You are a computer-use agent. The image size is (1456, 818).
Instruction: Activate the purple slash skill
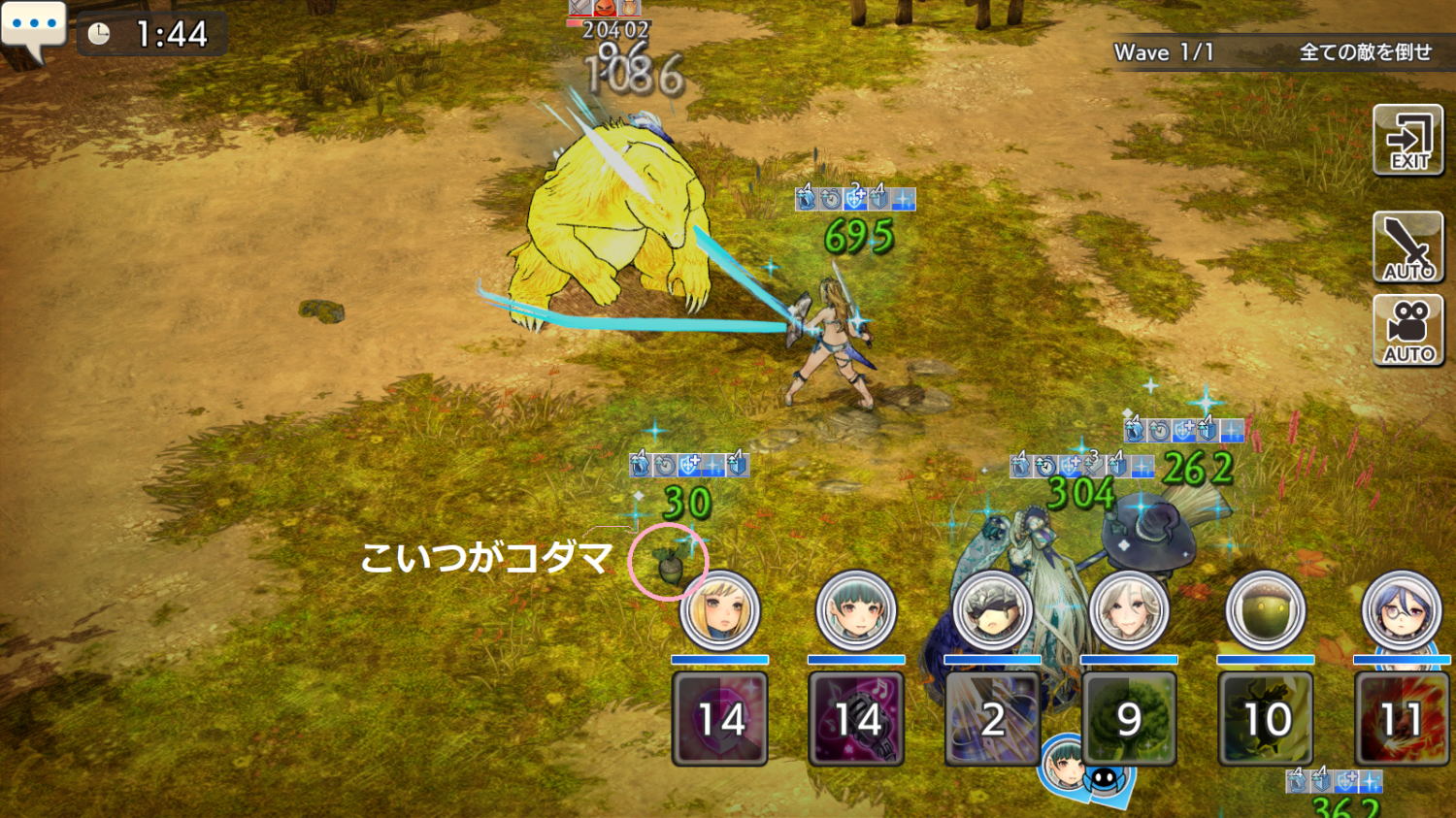coord(992,719)
